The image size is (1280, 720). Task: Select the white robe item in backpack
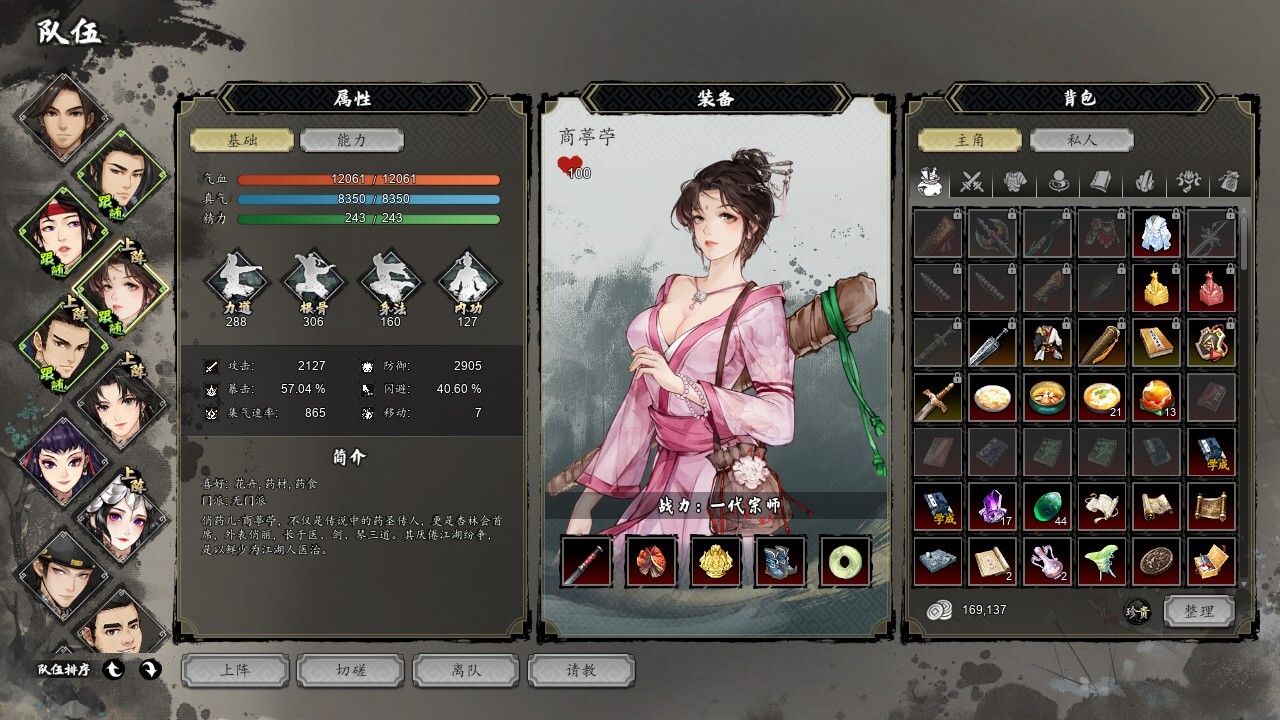[1157, 234]
